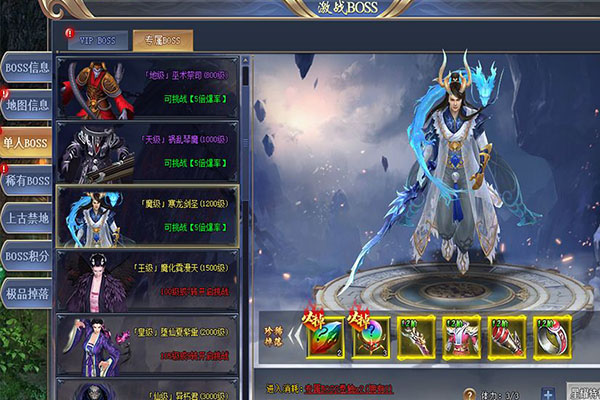The height and width of the screenshot is (400, 600).
Task: Open the 专属BOSS tab
Action: (163, 41)
